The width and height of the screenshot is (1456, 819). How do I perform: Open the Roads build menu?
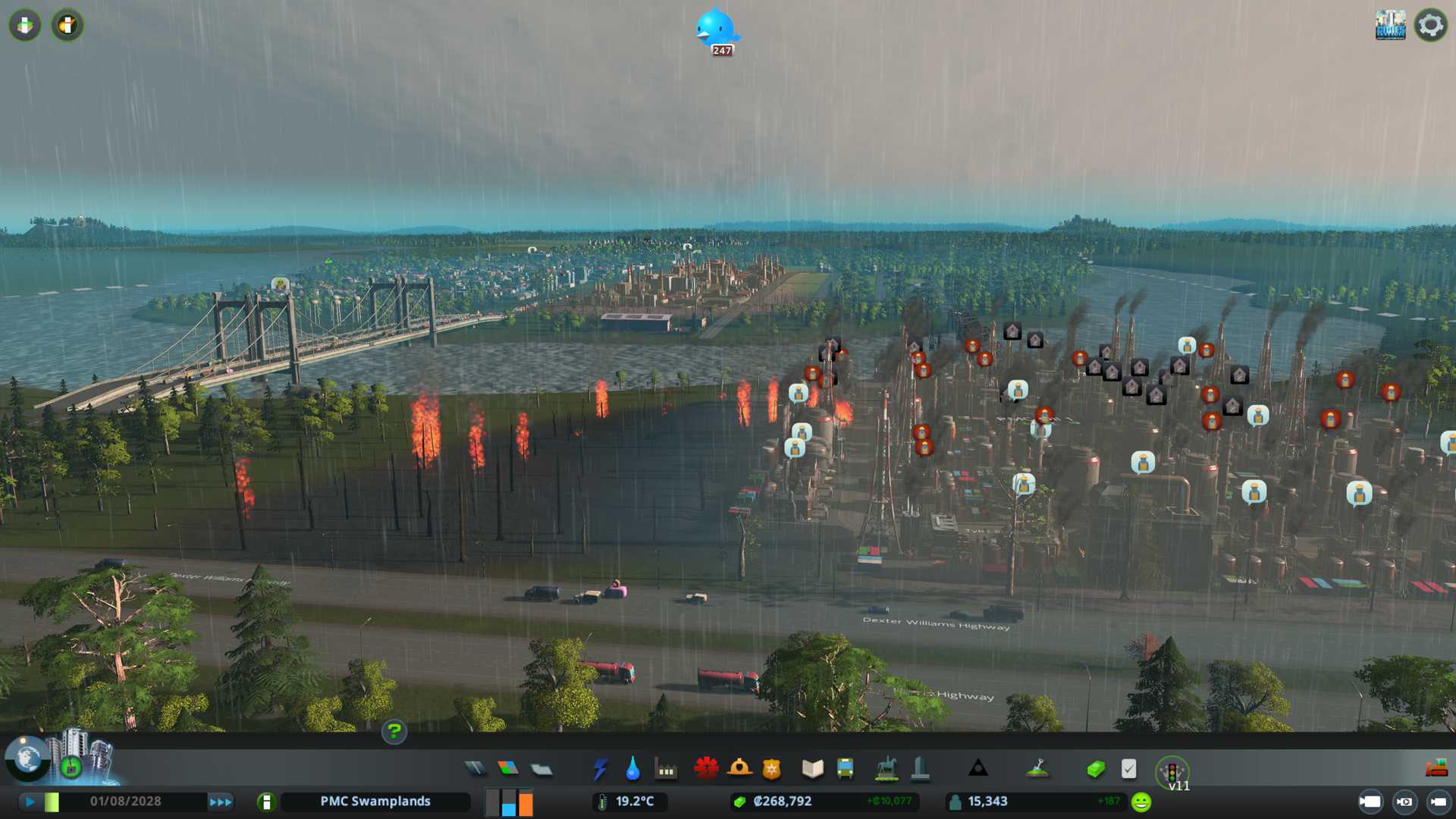[475, 769]
